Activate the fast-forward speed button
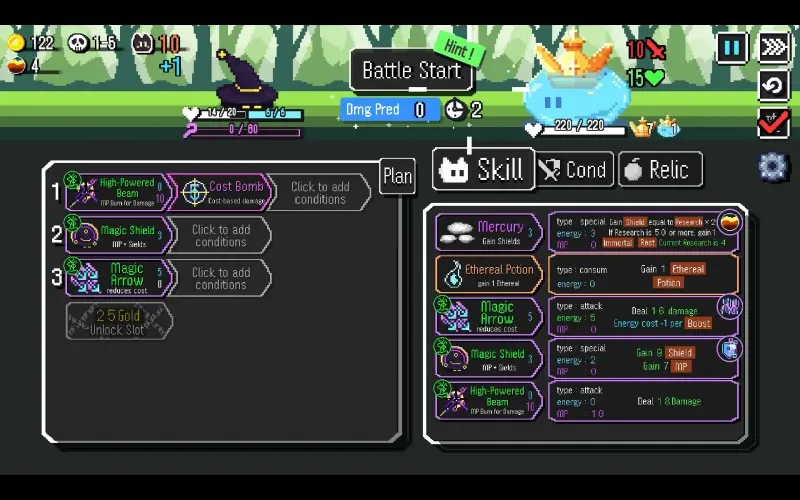Viewport: 800px width, 500px height. coord(774,47)
